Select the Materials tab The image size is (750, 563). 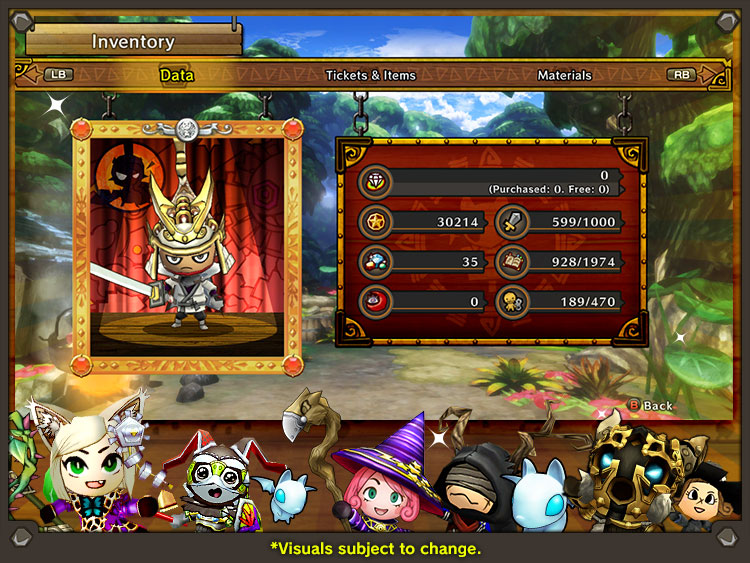(x=564, y=75)
